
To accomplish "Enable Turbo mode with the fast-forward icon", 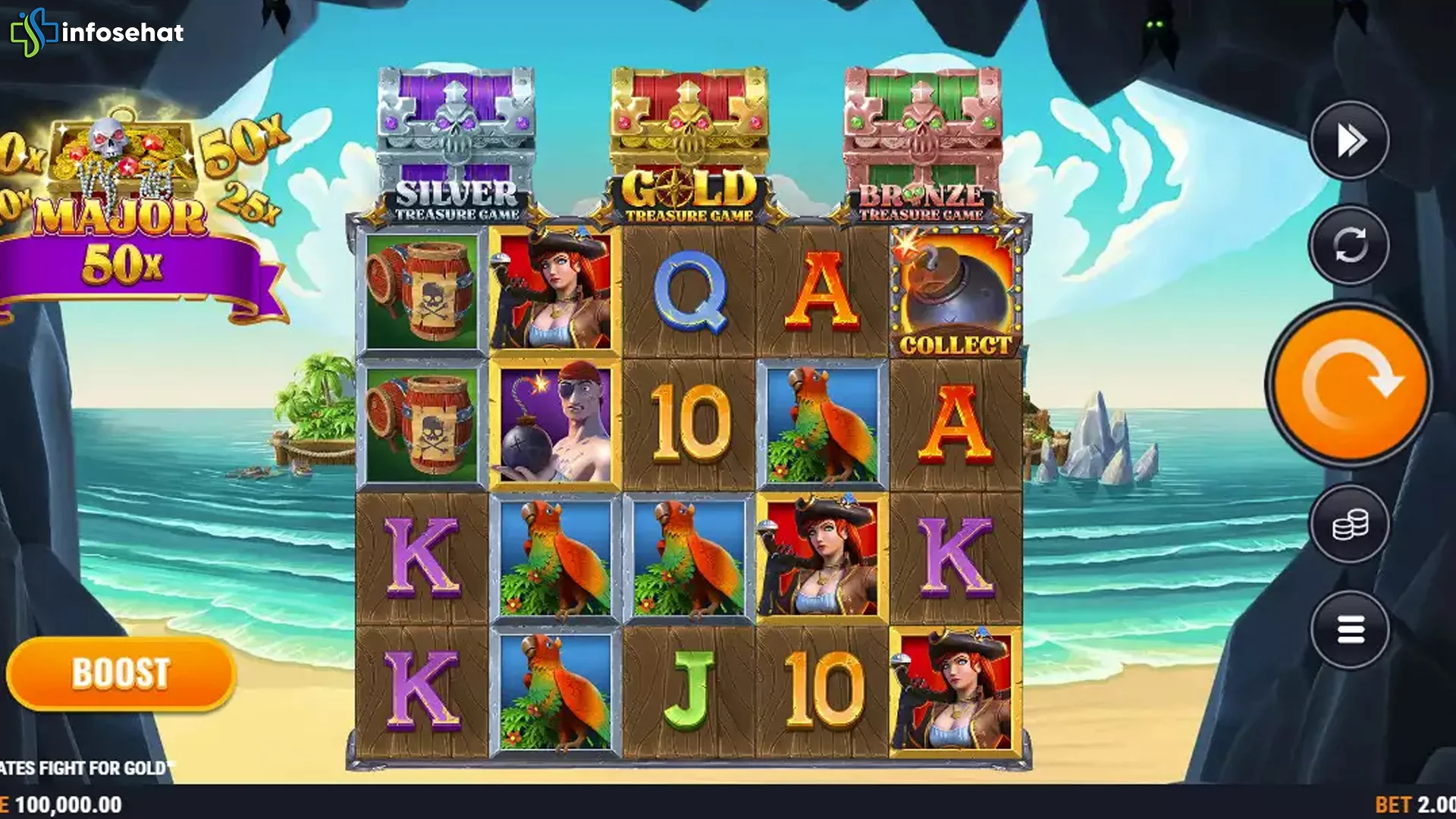I will tap(1349, 139).
